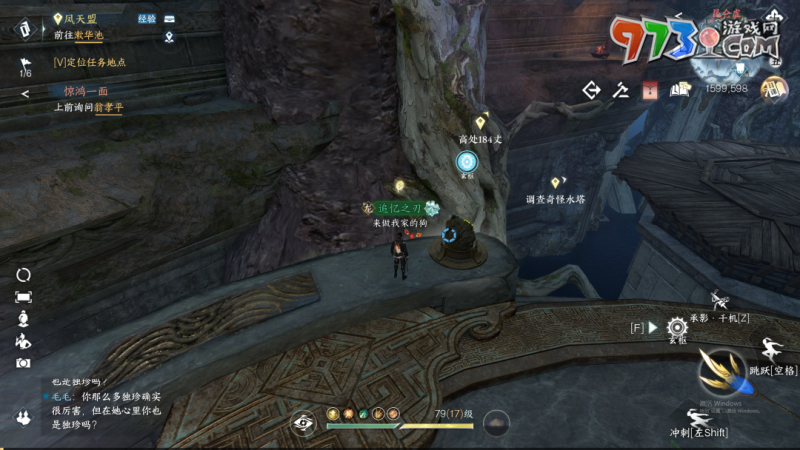
Task: Collapse the quest tracker with the arrow
Action: pos(25,94)
